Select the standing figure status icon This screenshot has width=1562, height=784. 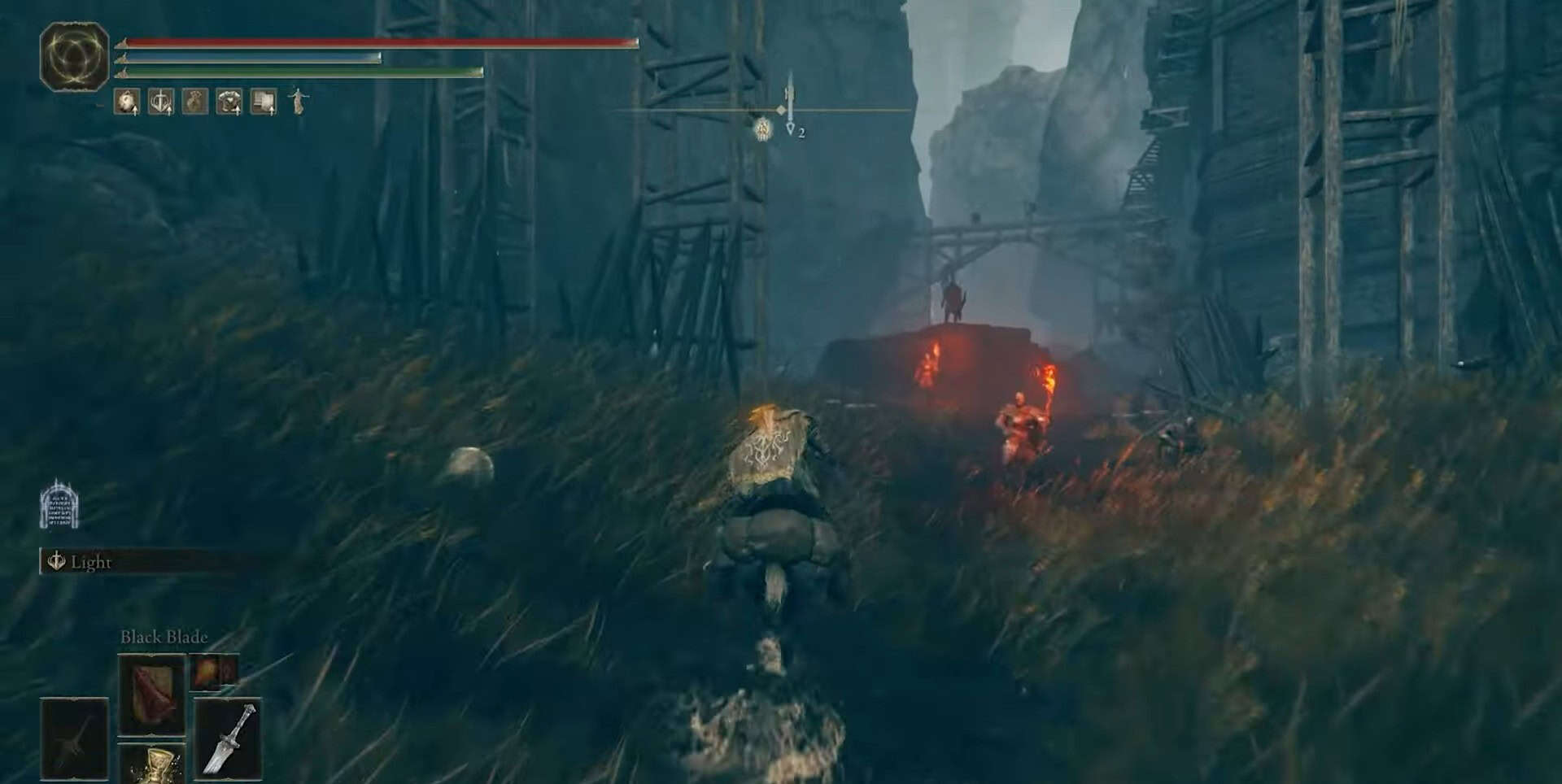pyautogui.click(x=299, y=102)
